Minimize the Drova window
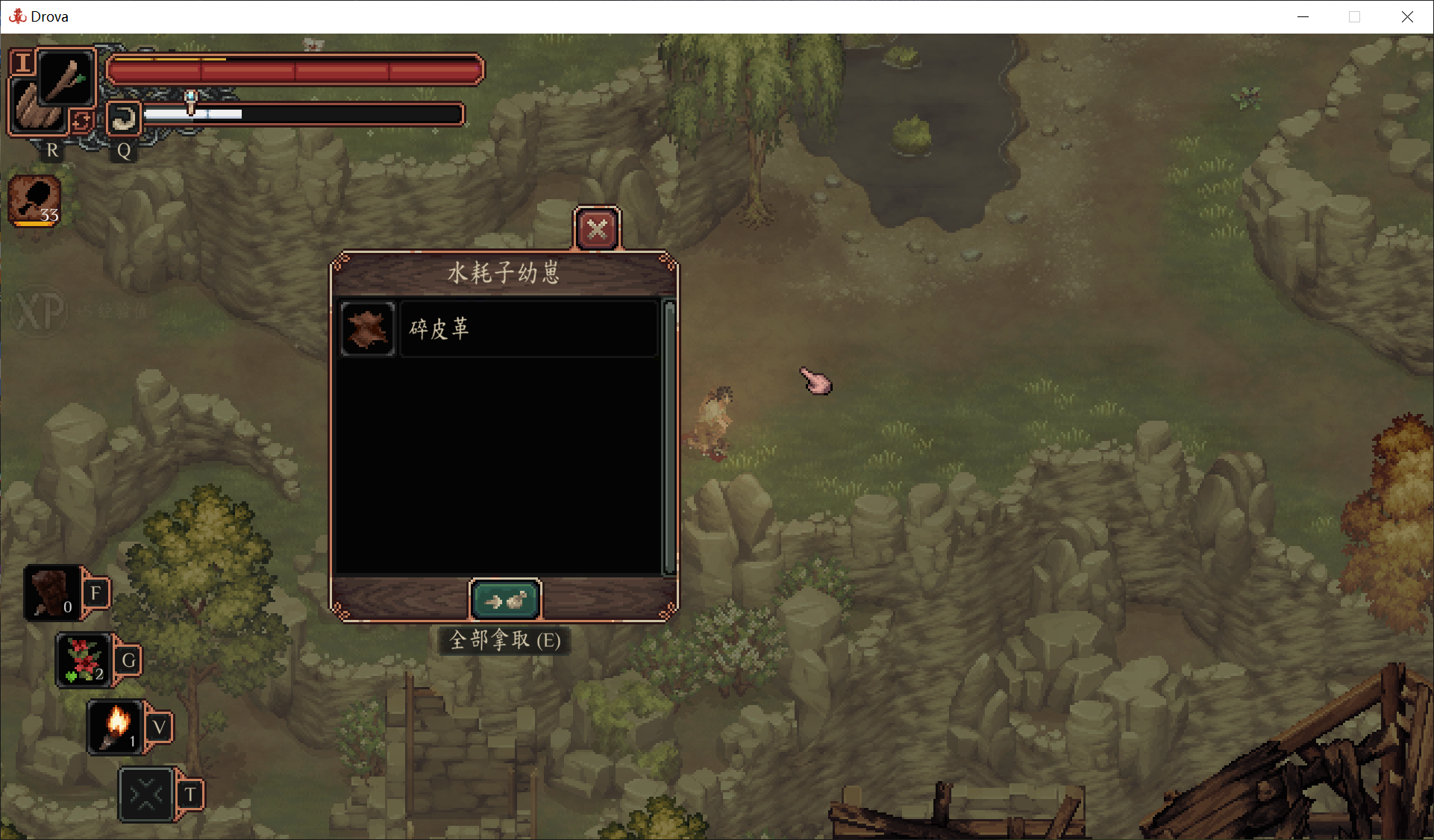Viewport: 1434px width, 840px height. click(1303, 16)
